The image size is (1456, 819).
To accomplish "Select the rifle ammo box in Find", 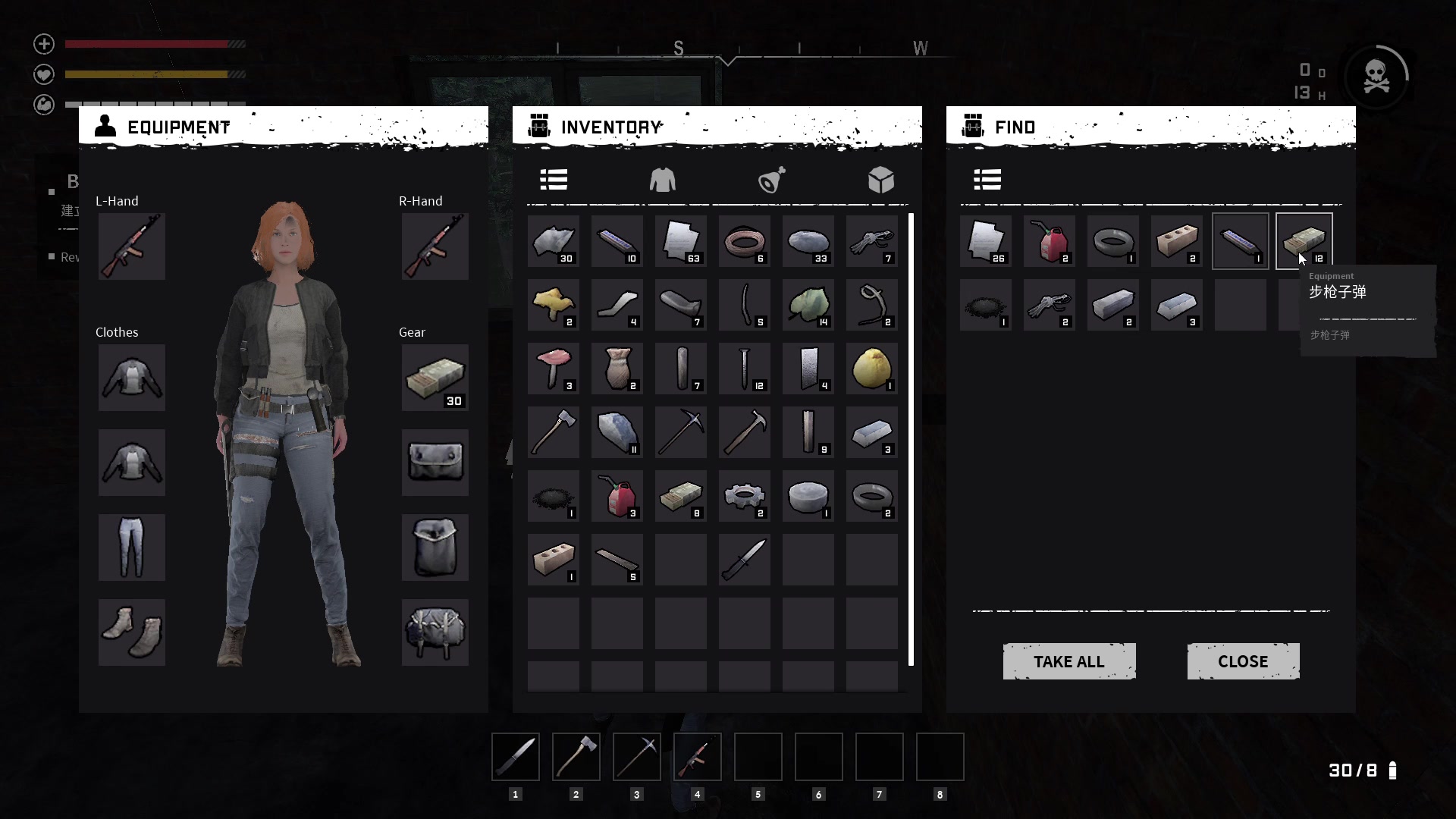I will point(1304,241).
